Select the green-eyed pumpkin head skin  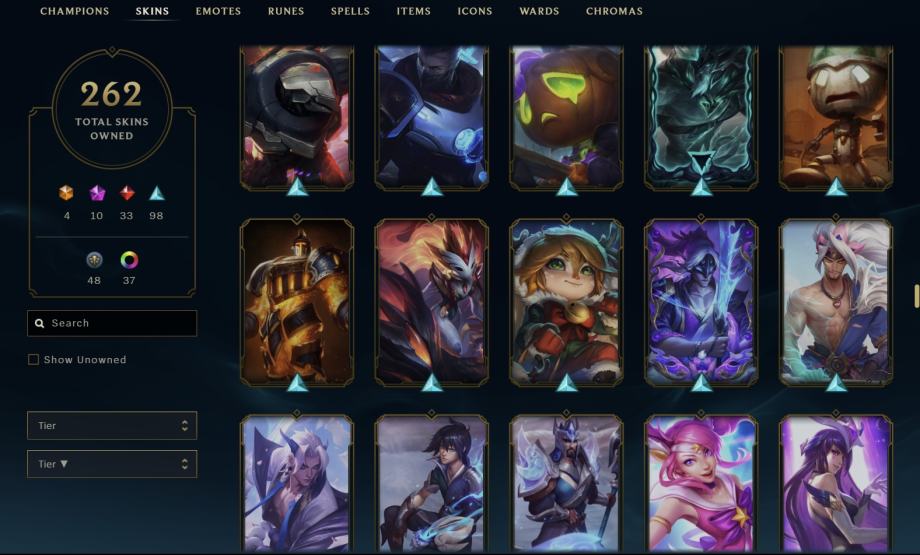coord(566,115)
